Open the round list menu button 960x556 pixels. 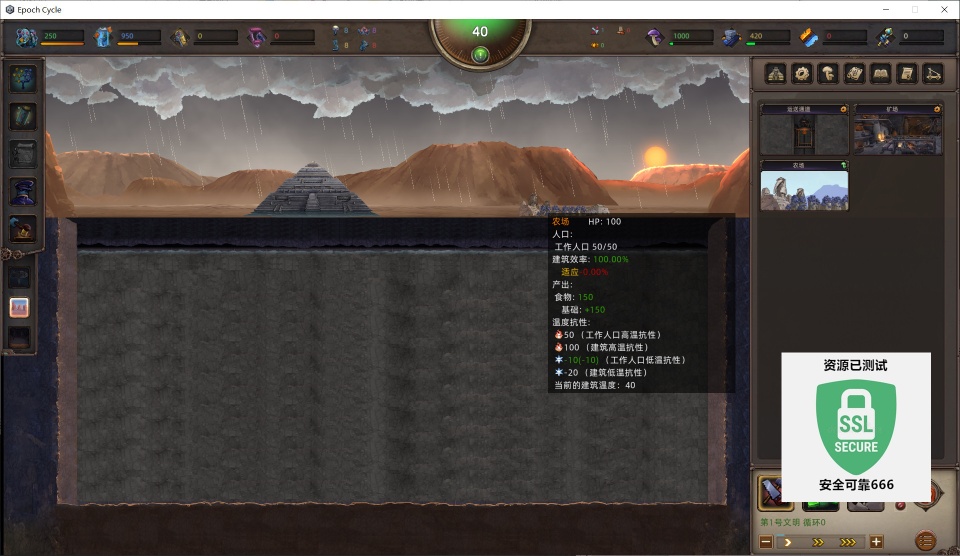pos(925,541)
